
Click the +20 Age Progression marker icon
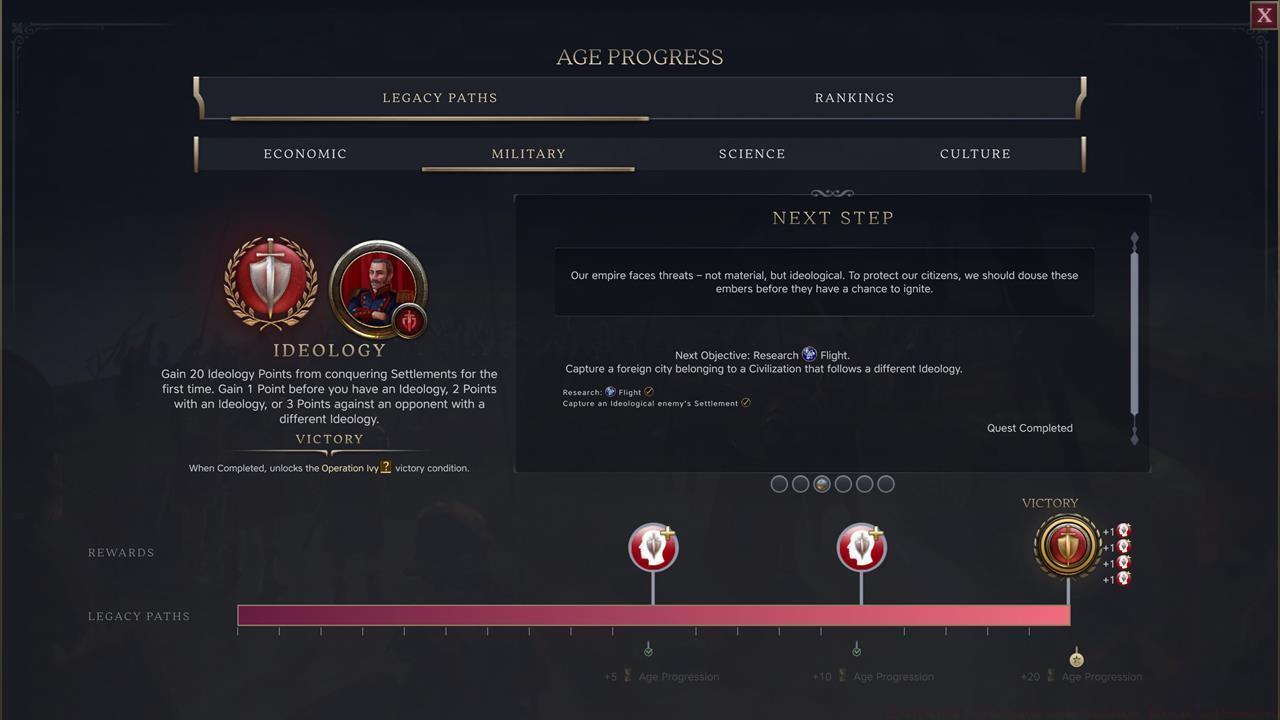coord(1076,657)
